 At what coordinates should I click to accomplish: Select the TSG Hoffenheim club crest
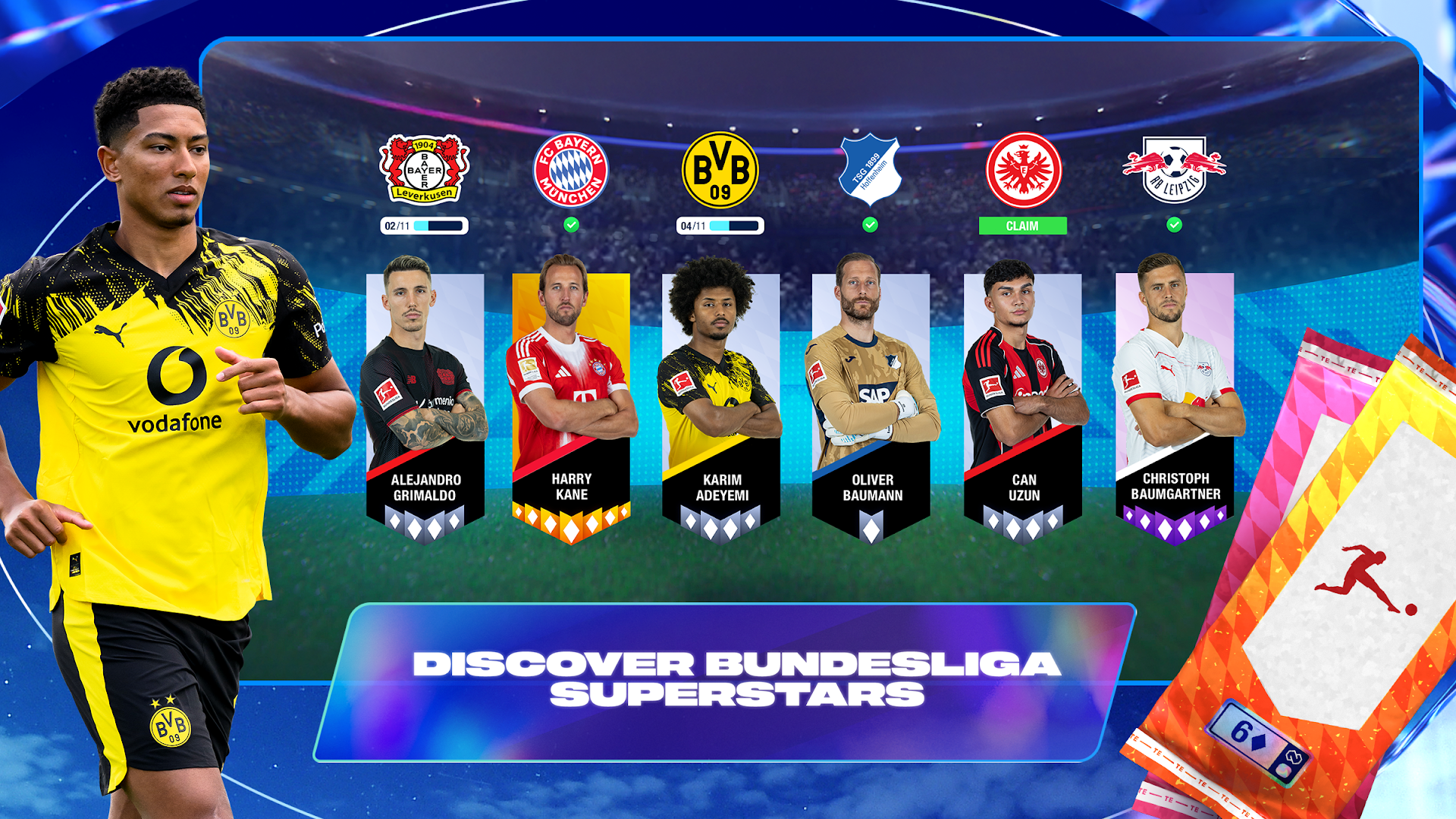click(871, 168)
